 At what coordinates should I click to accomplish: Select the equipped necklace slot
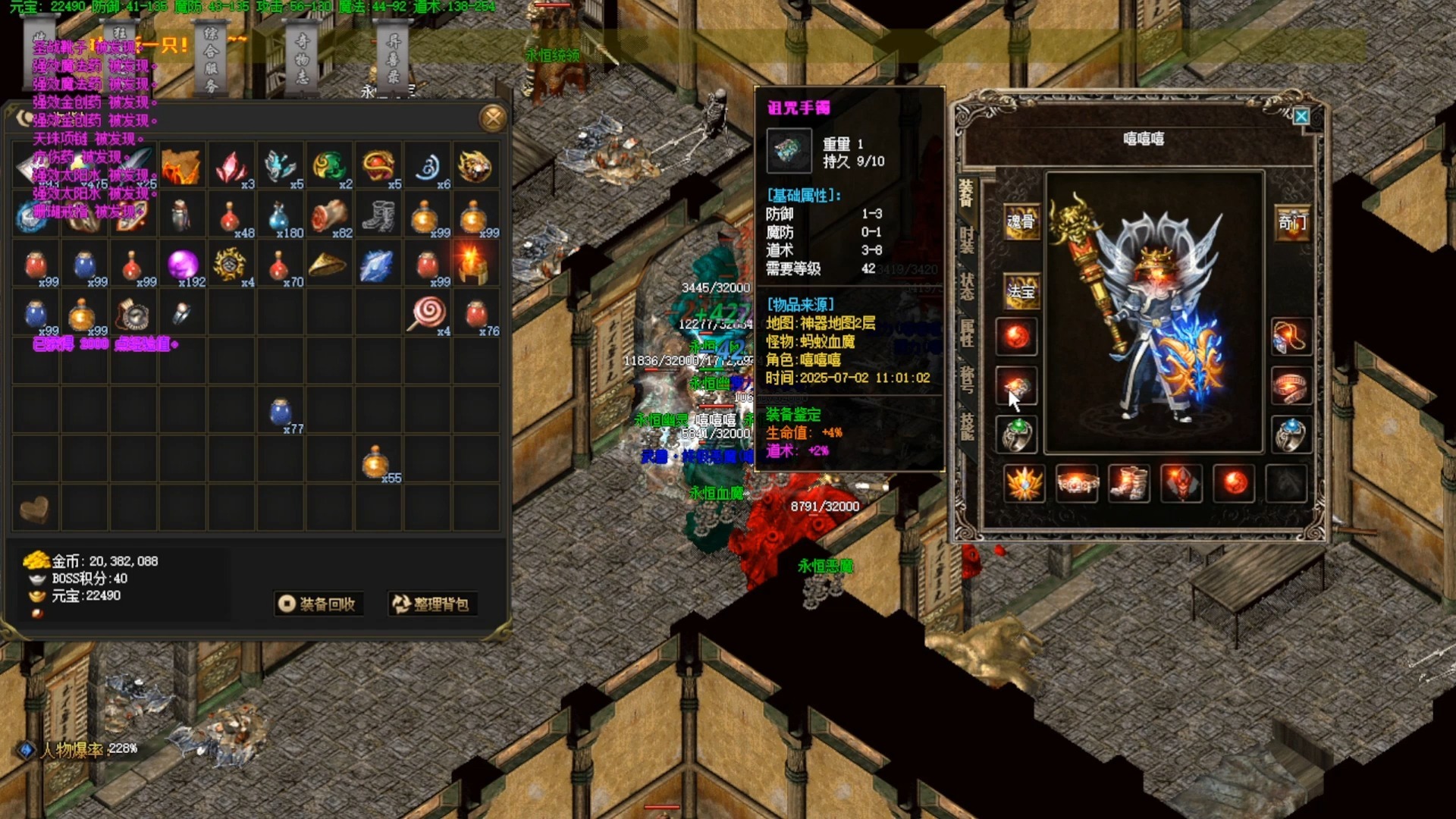pyautogui.click(x=1290, y=336)
